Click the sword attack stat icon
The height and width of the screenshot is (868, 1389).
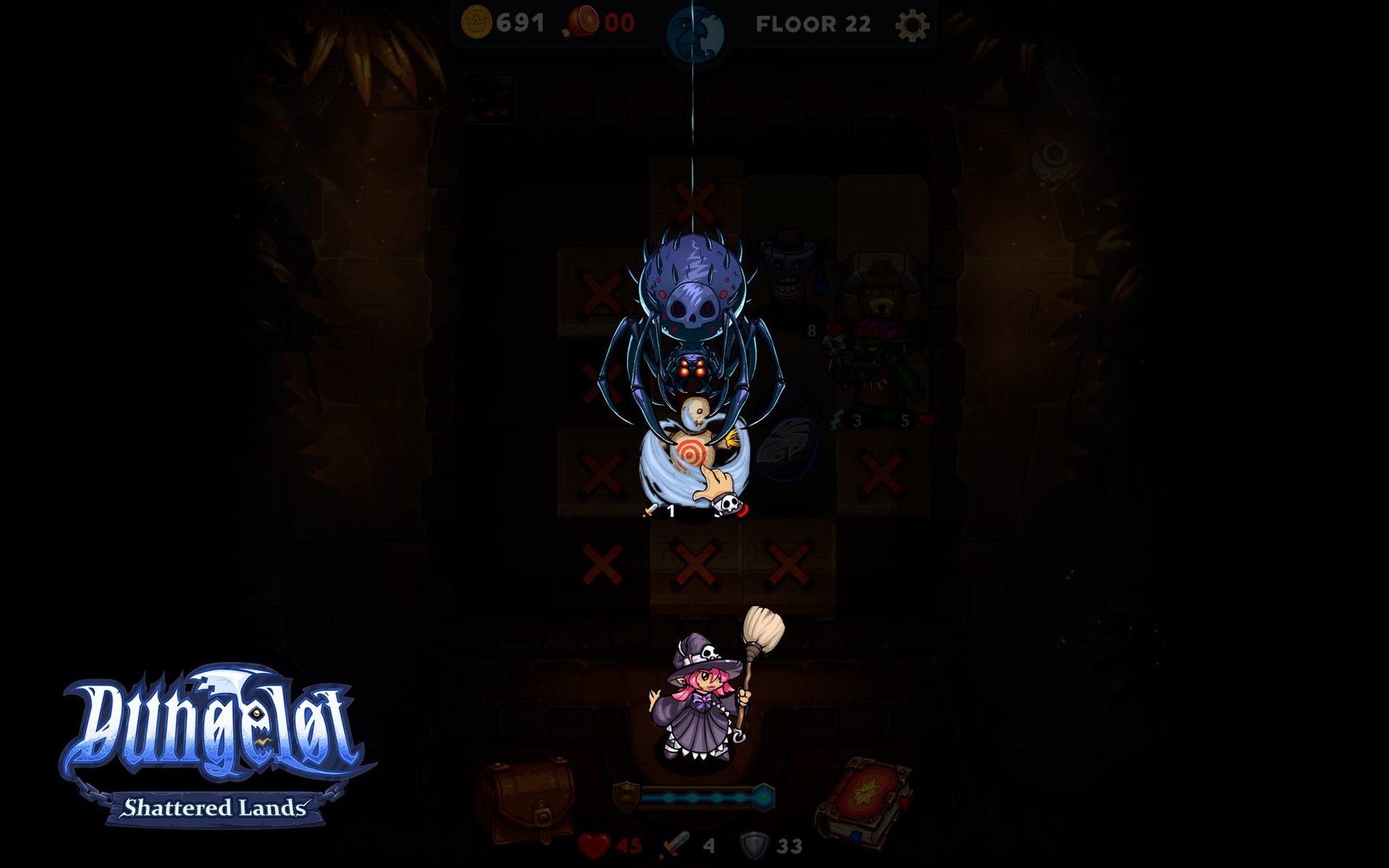tap(674, 845)
